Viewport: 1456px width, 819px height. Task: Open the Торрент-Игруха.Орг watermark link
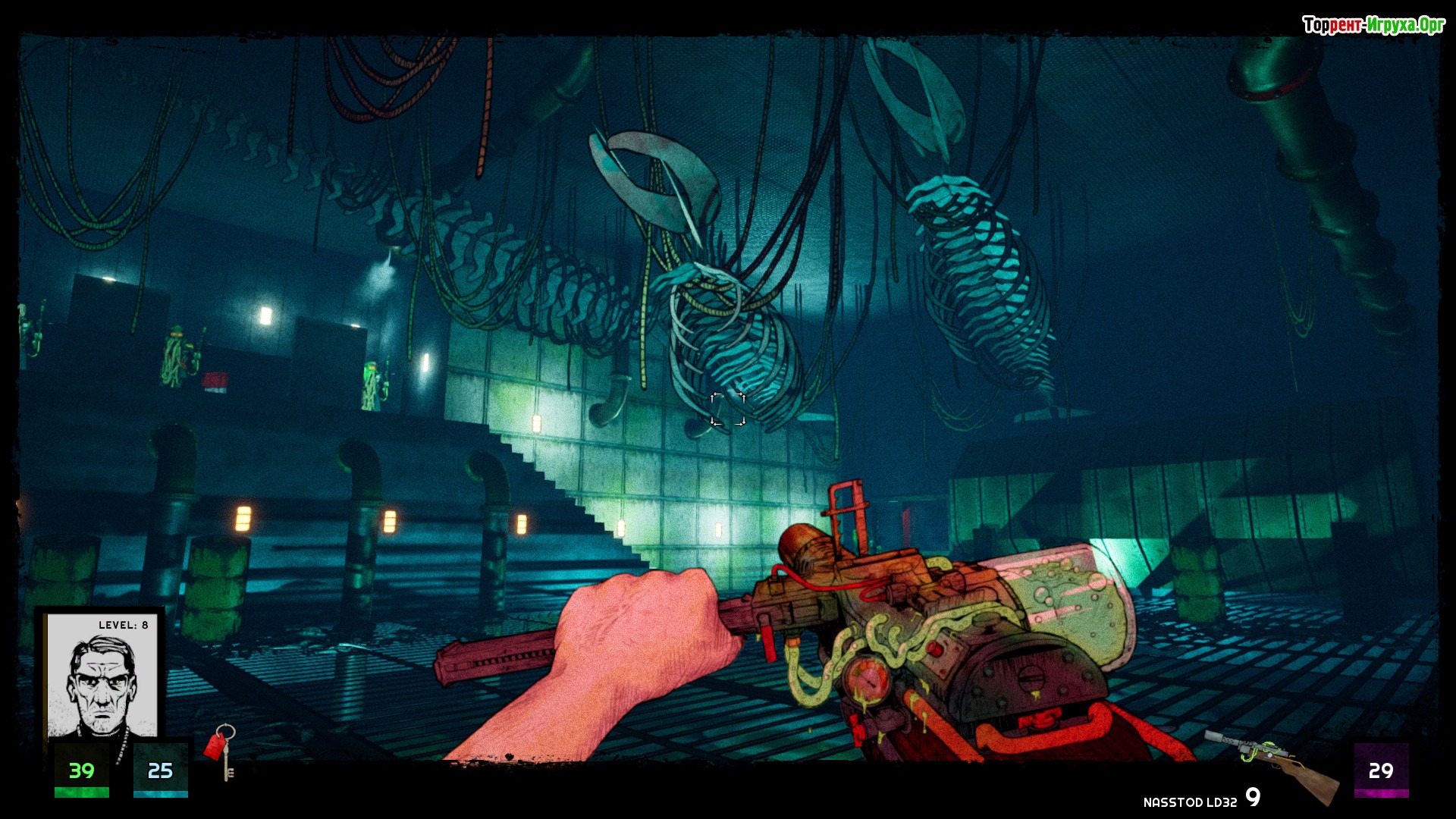(x=1373, y=25)
